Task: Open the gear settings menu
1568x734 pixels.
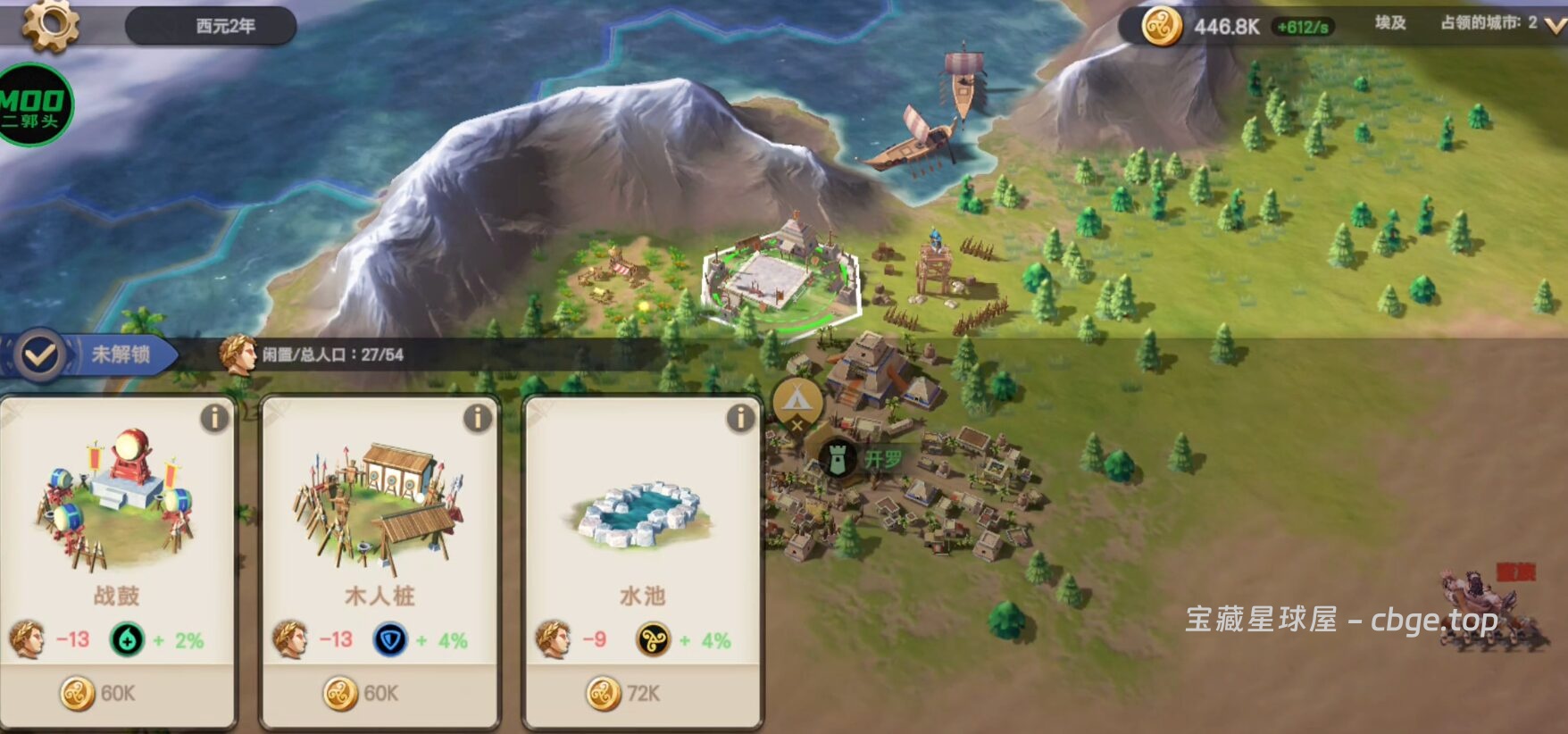Action: point(50,25)
